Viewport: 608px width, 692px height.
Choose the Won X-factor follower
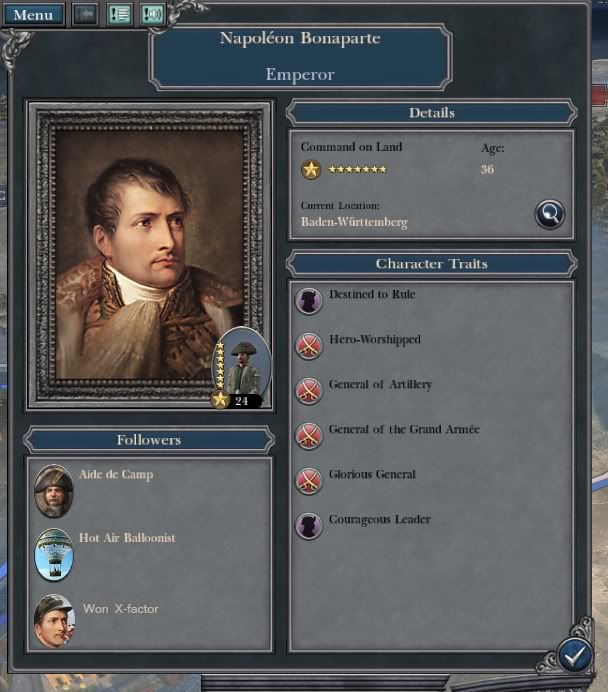pyautogui.click(x=54, y=620)
